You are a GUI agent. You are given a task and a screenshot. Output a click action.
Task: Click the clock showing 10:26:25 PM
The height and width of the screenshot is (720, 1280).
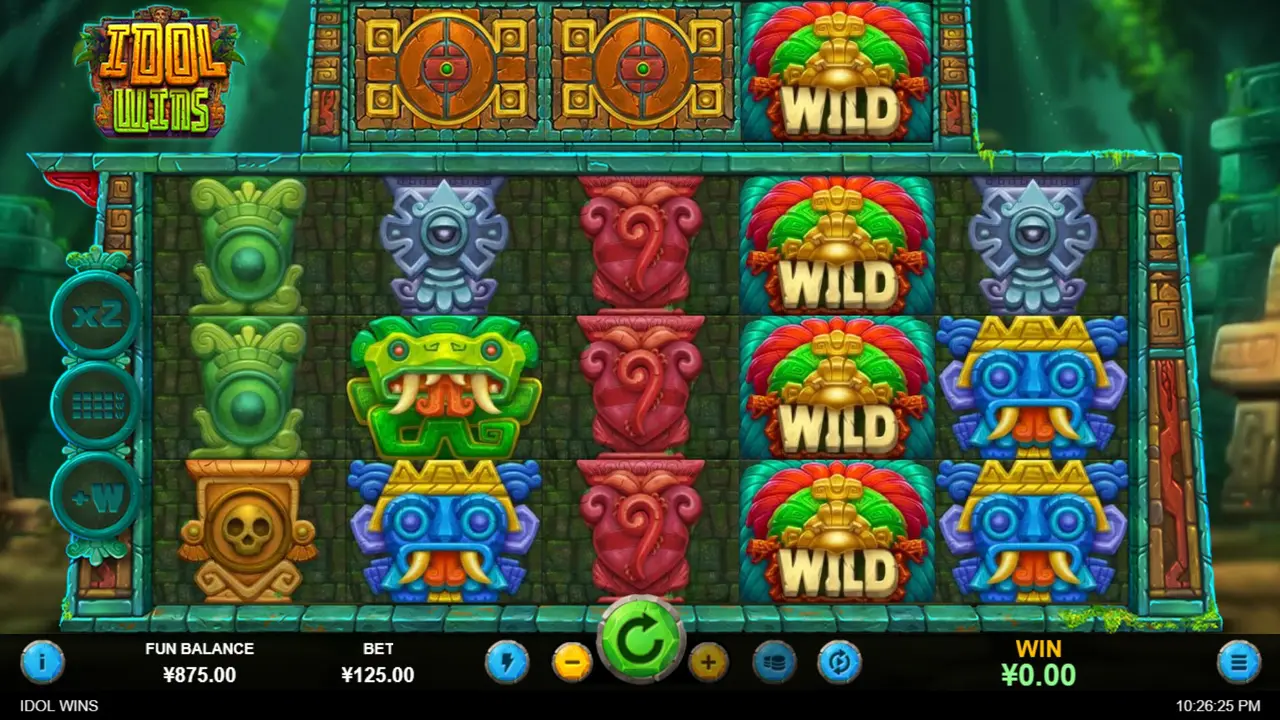pos(1220,706)
